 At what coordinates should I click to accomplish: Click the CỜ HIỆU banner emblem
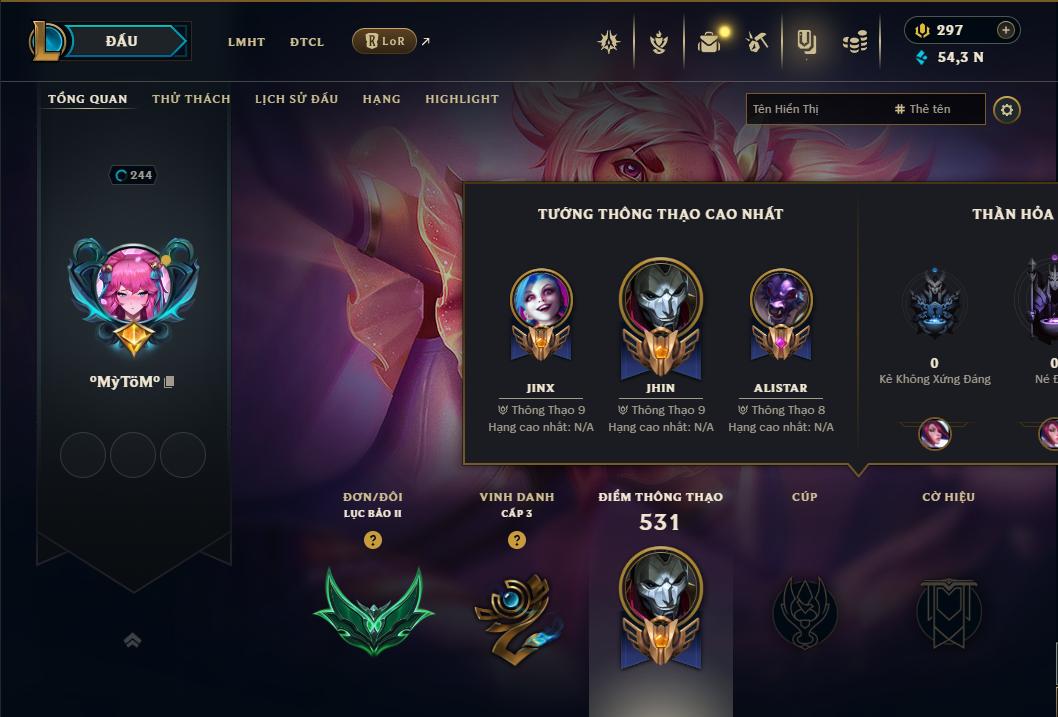click(x=948, y=612)
